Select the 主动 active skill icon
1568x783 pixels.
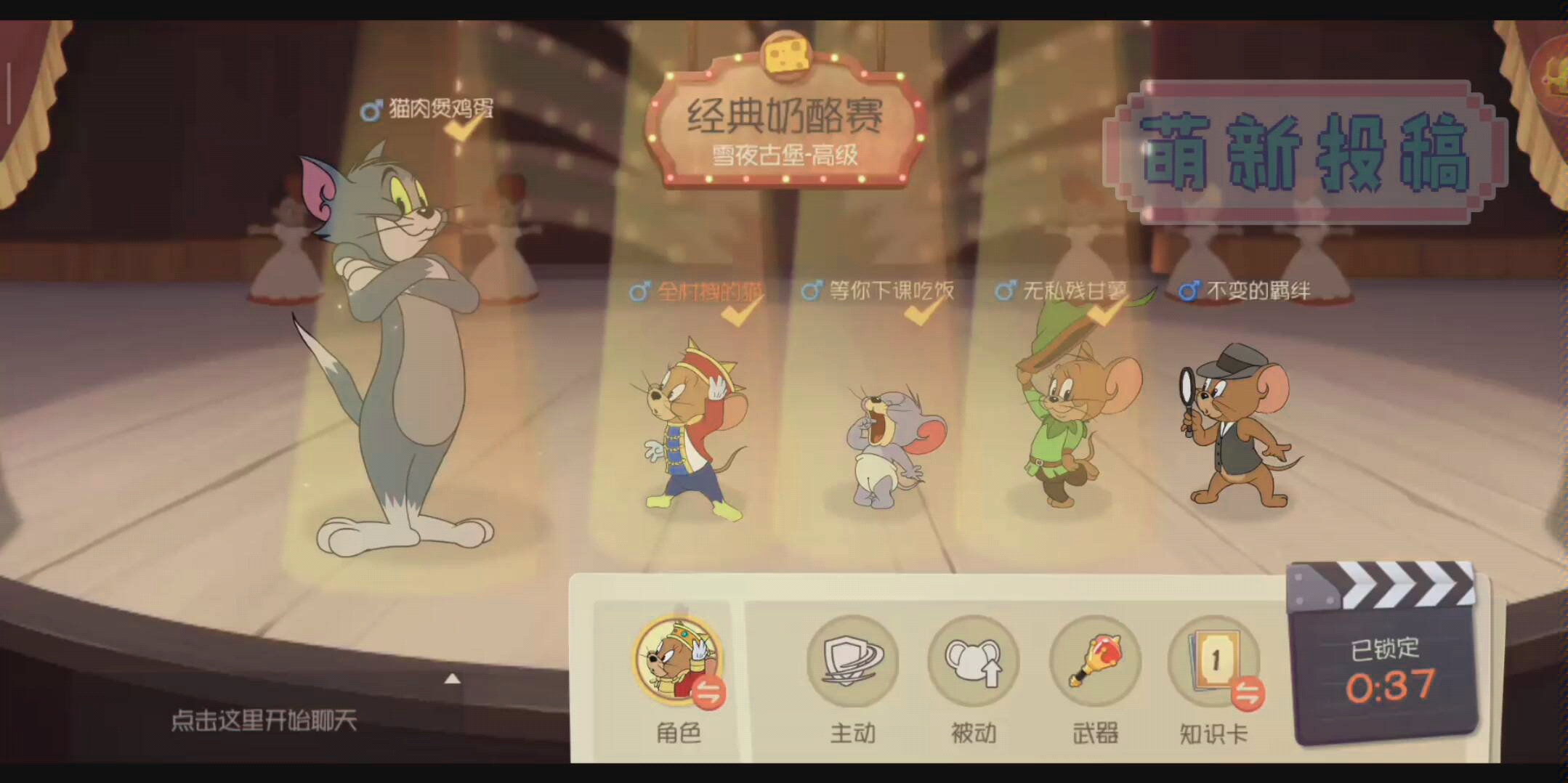[x=852, y=663]
